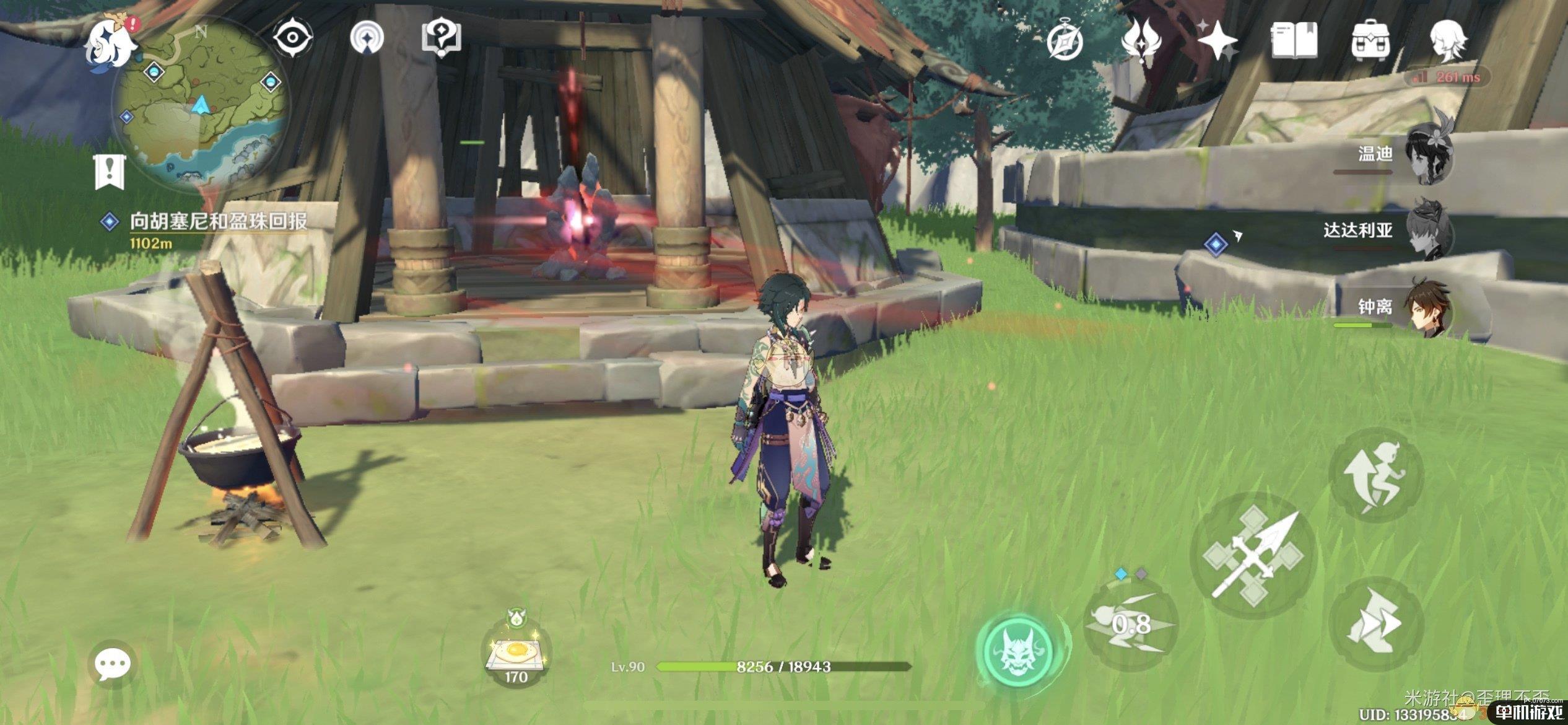Open the quest banner exclamation icon
Viewport: 1568px width, 725px height.
pyautogui.click(x=110, y=172)
